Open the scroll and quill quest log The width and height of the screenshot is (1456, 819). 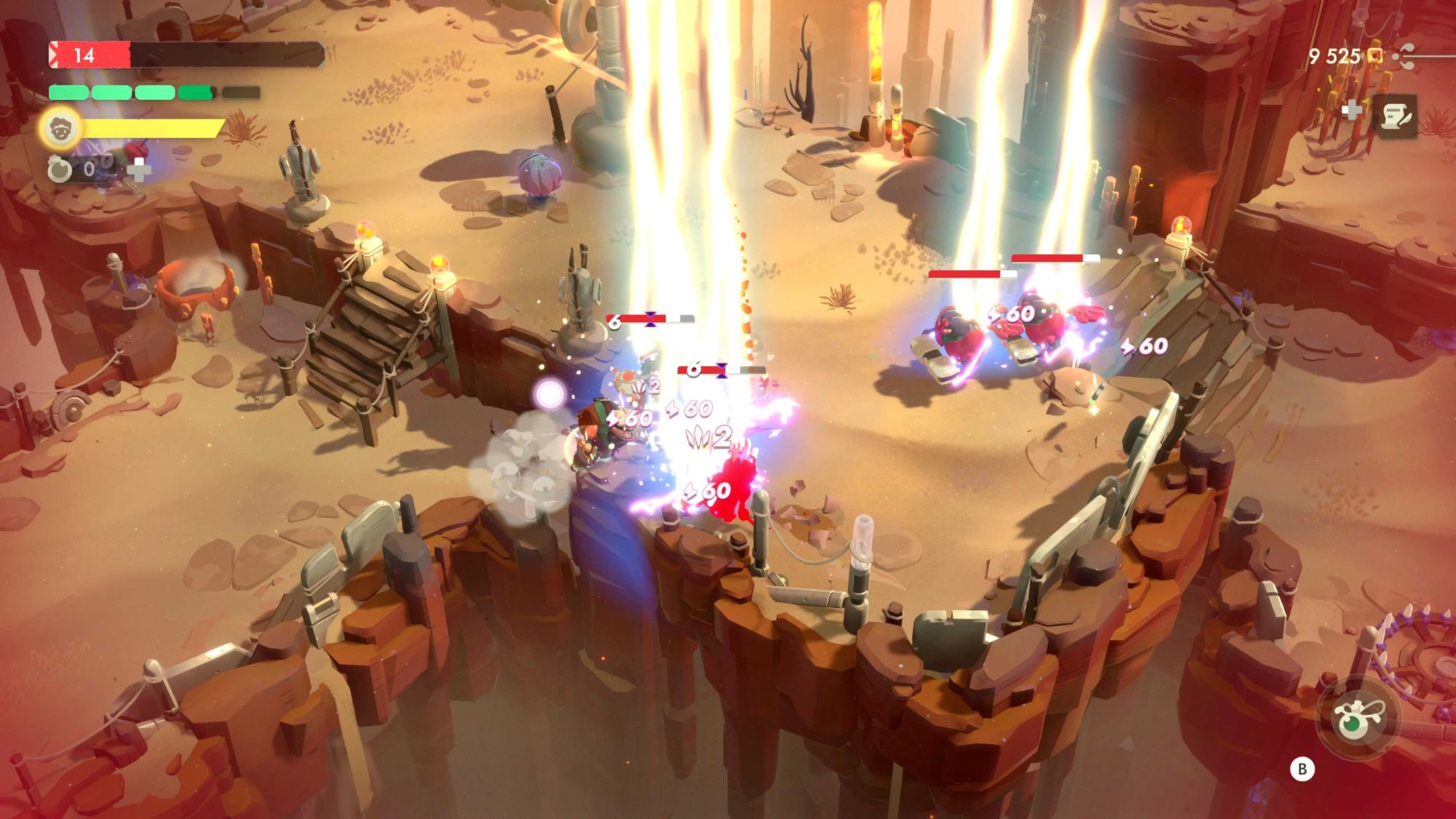1396,116
